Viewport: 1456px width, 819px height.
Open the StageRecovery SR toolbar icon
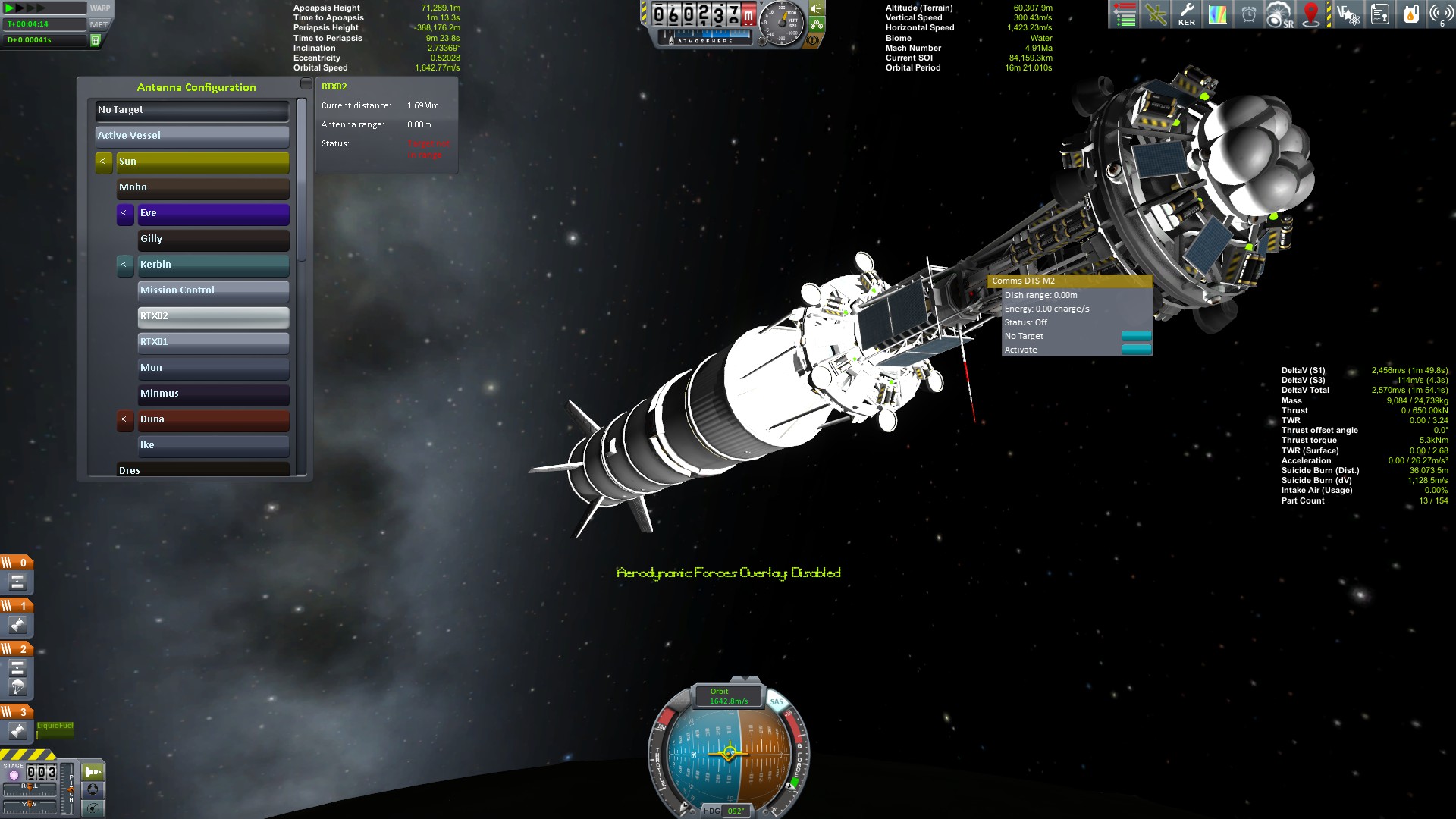pos(1279,14)
